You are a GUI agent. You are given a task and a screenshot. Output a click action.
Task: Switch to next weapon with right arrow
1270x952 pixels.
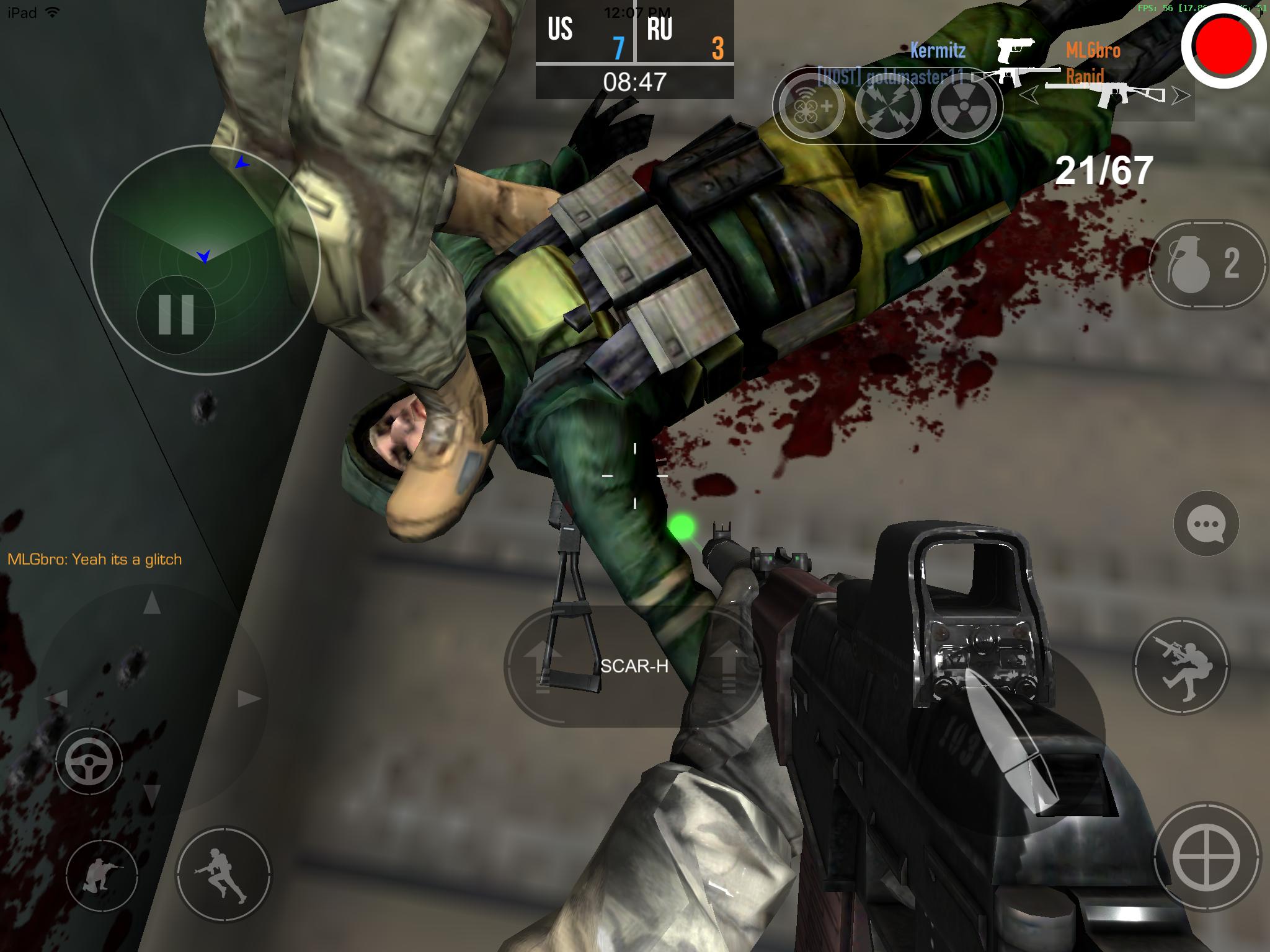[1182, 95]
